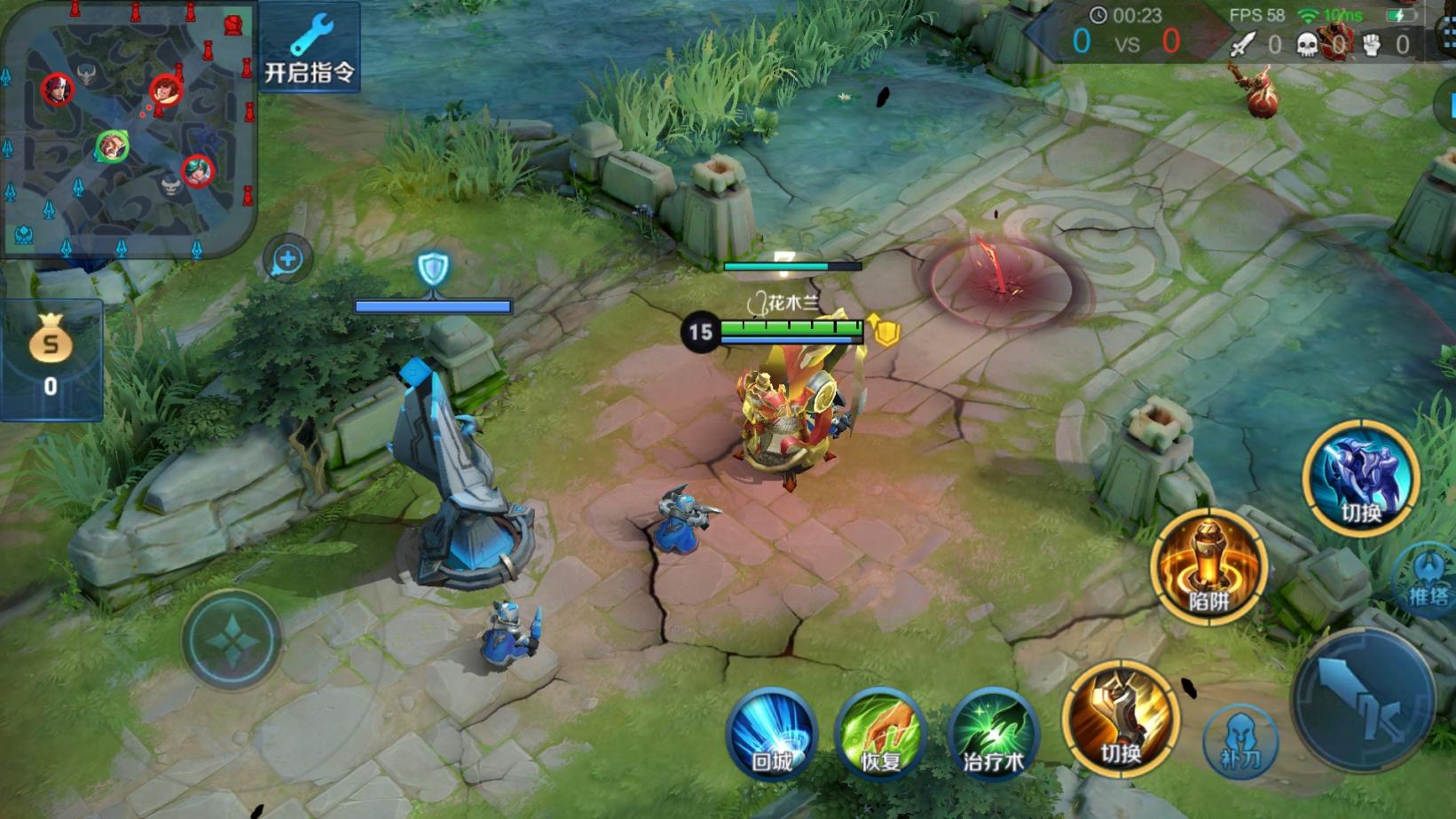1456x819 pixels.
Task: Activate the 陷阱 trap skill icon
Action: (1208, 564)
